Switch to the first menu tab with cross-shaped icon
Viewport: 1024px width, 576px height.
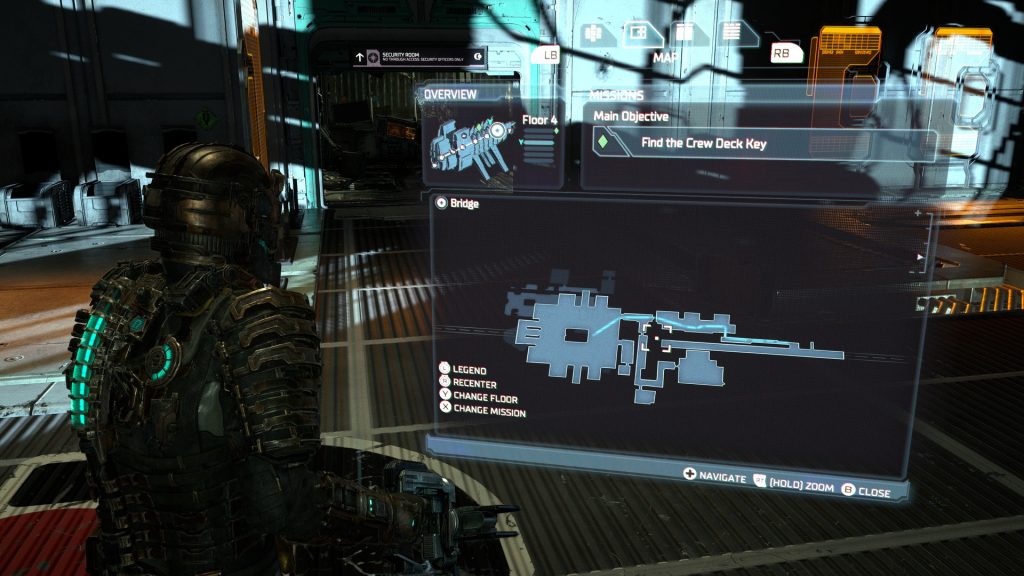[592, 32]
